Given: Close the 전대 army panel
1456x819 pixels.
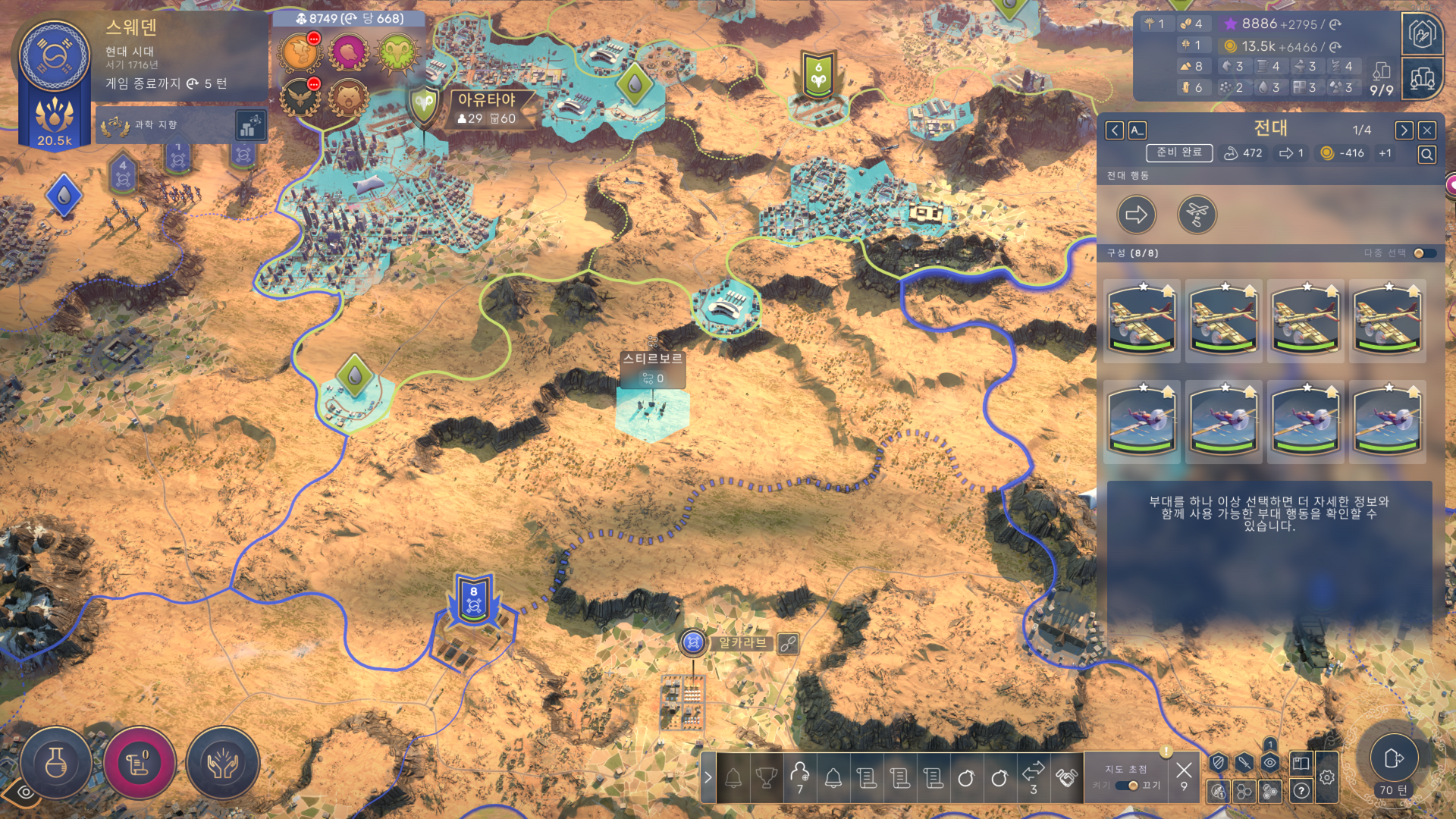Looking at the screenshot, I should (x=1426, y=130).
